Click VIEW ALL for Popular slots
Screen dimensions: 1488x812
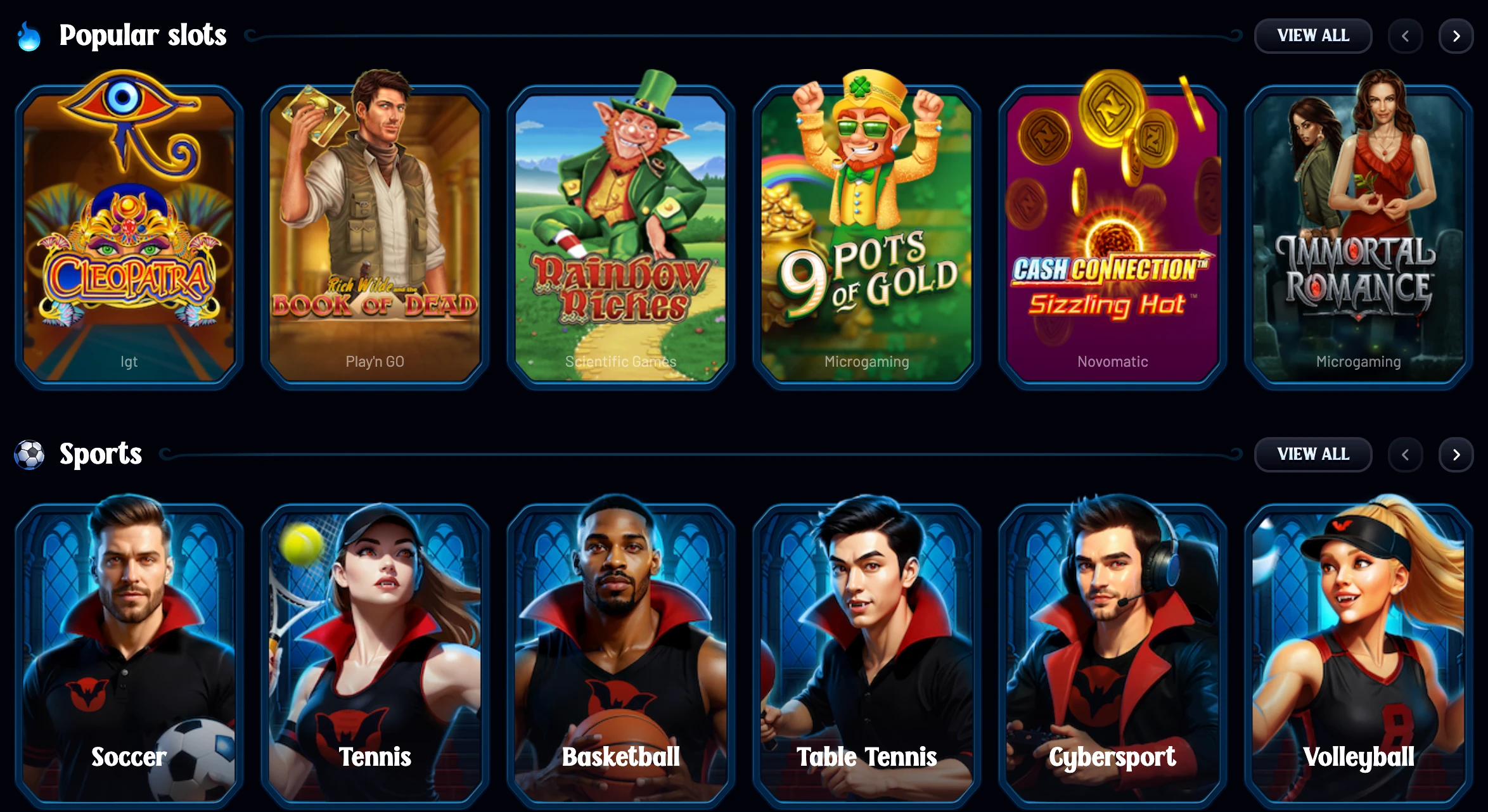click(x=1313, y=35)
